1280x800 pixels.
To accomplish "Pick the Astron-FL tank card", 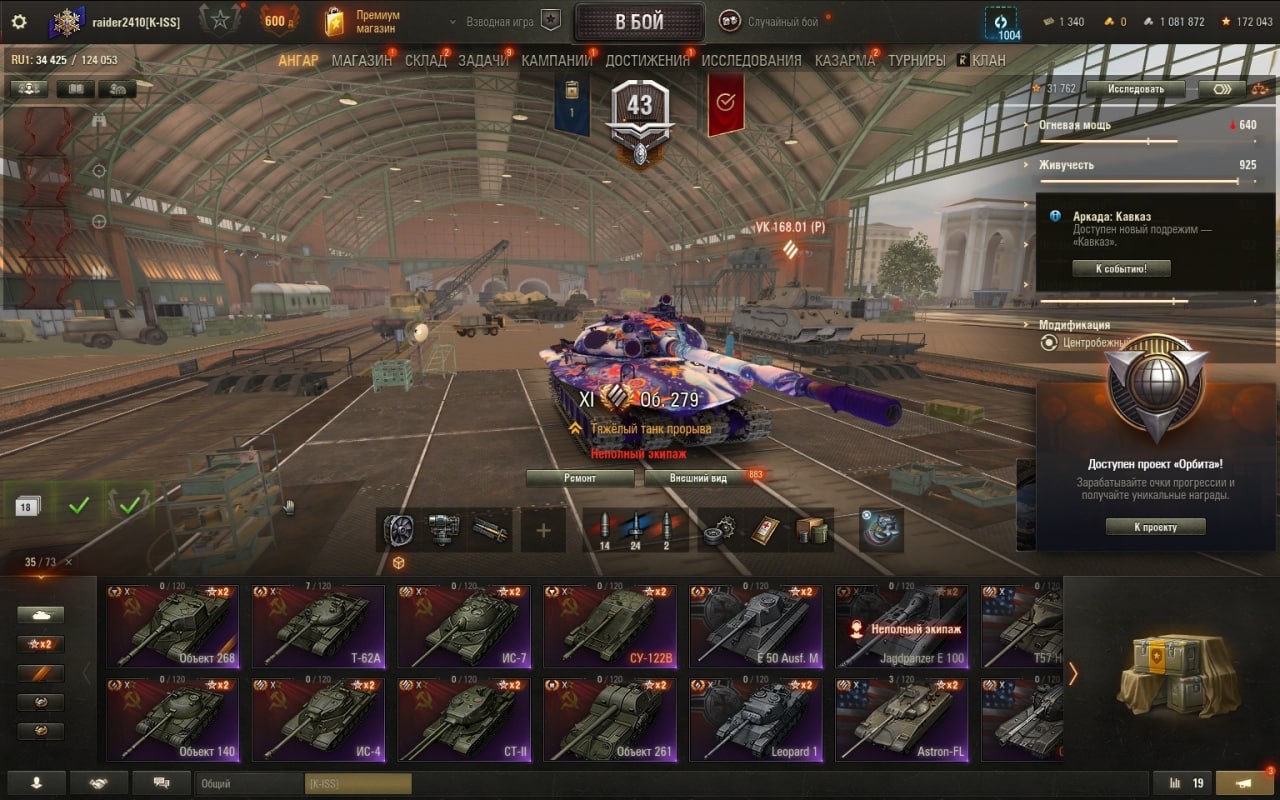I will [901, 719].
